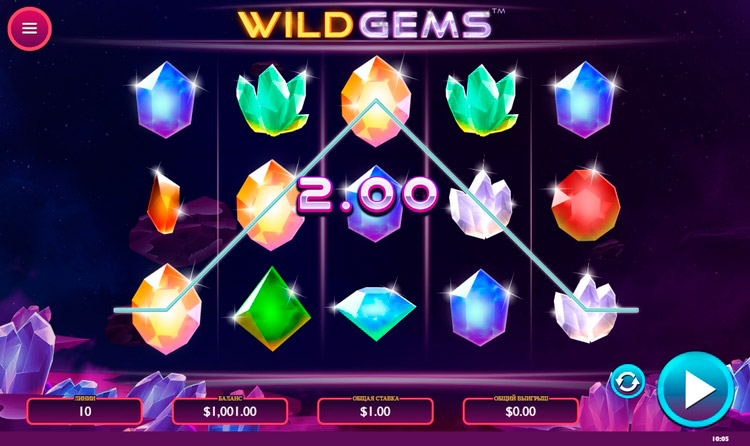Spin the reels with the play button
Screen dimensions: 750x446
696,389
